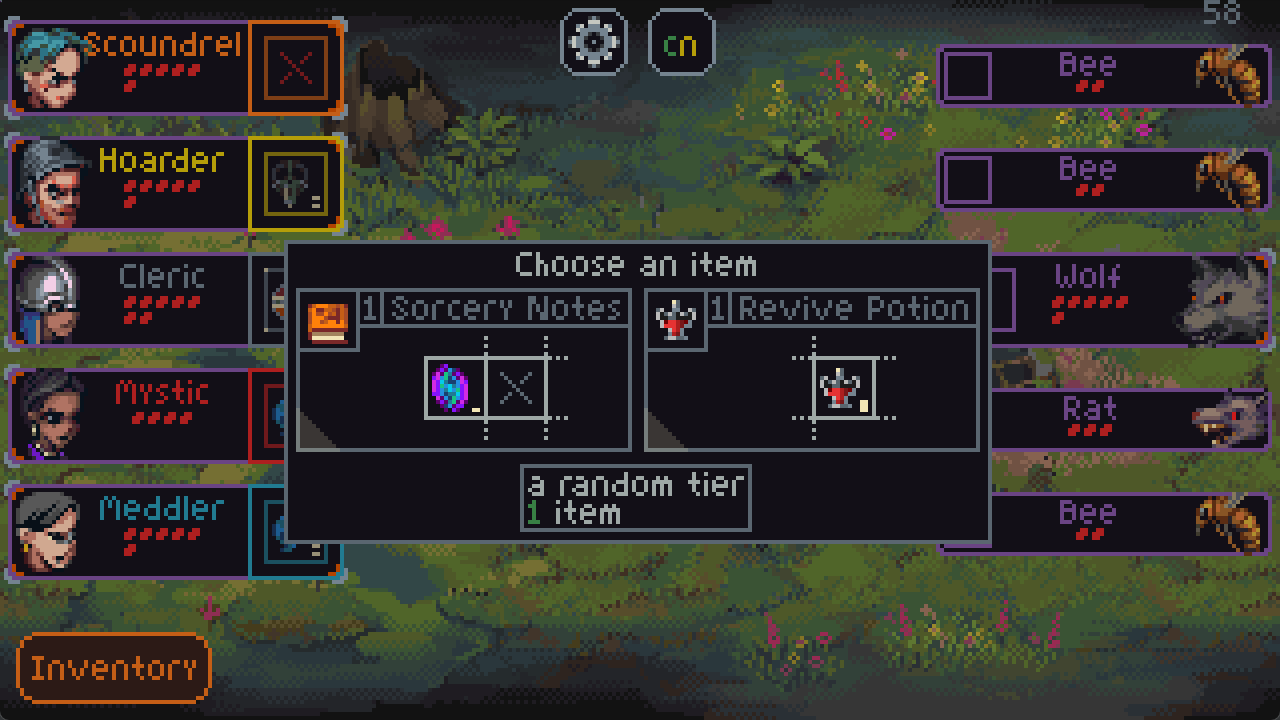Choose the Sorcery Notes item
The width and height of the screenshot is (1280, 720).
point(464,370)
